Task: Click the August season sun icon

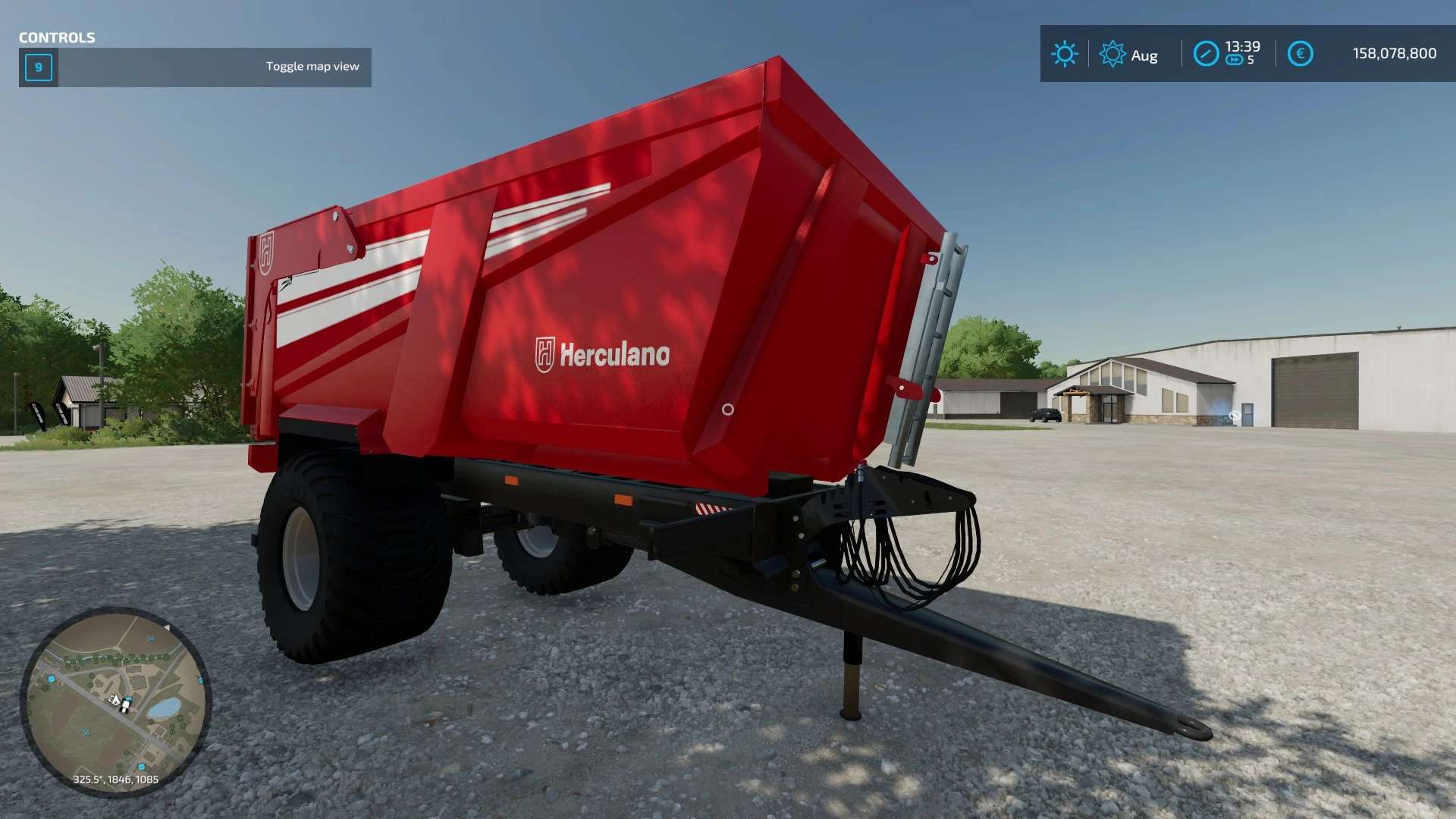Action: click(1112, 54)
